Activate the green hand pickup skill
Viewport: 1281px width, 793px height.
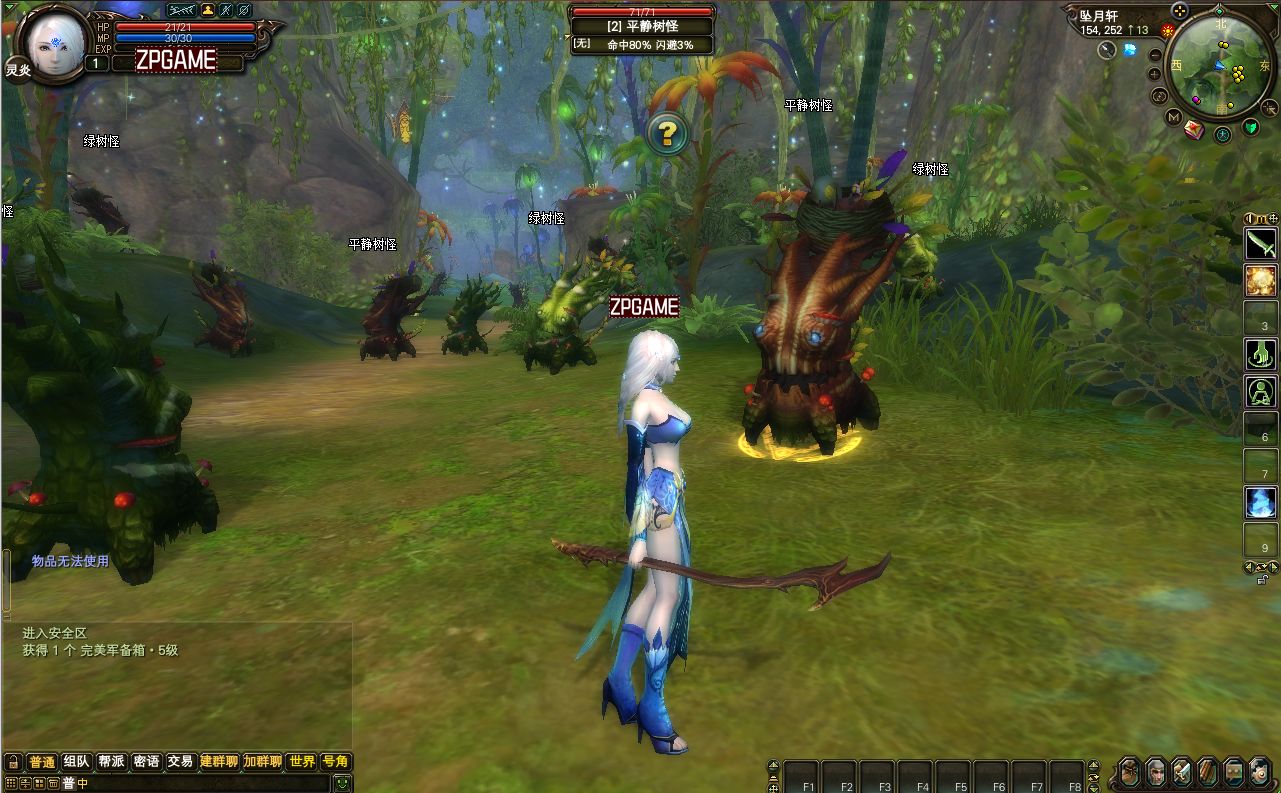tap(1261, 354)
